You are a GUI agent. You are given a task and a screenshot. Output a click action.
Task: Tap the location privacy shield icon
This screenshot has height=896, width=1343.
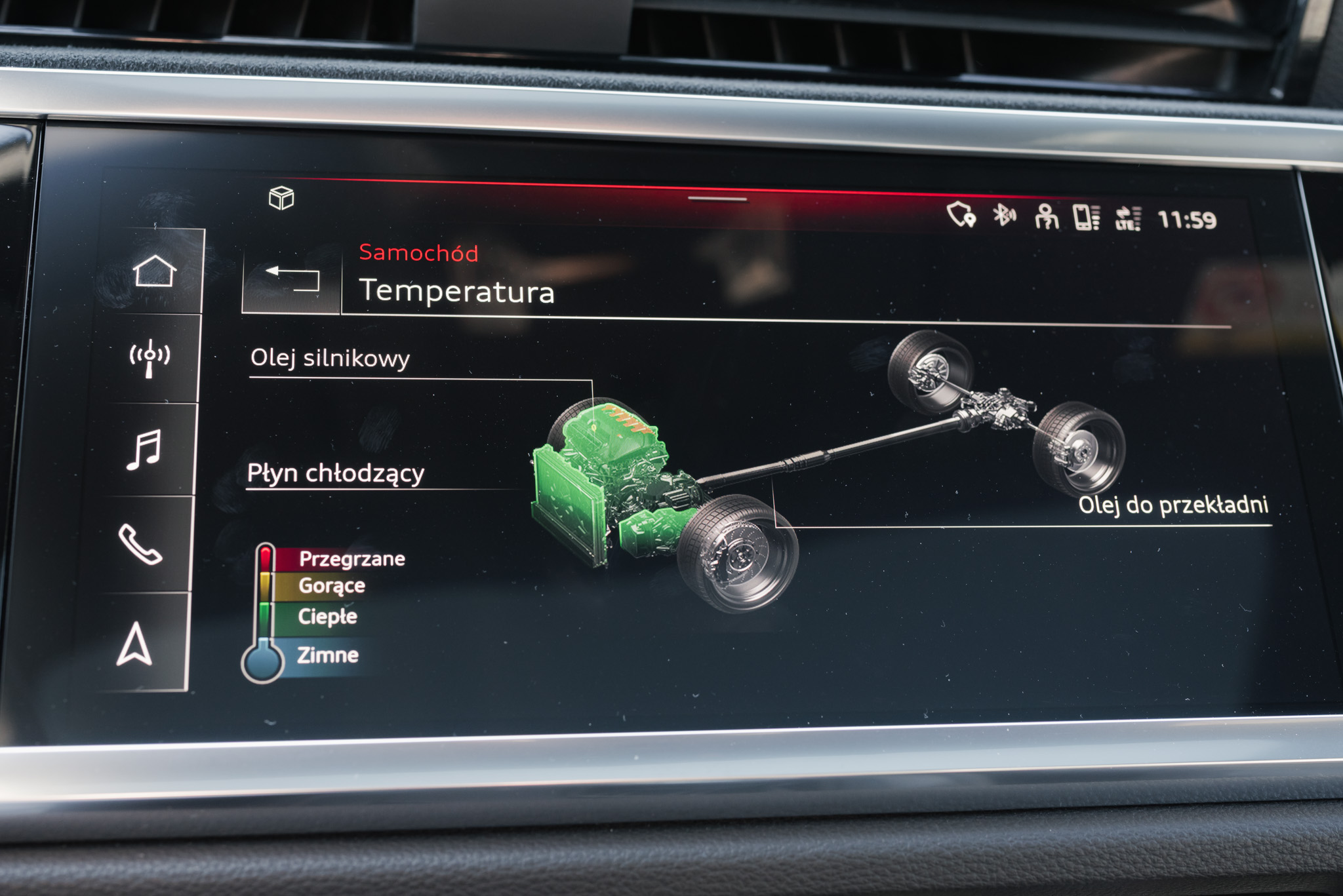click(961, 215)
